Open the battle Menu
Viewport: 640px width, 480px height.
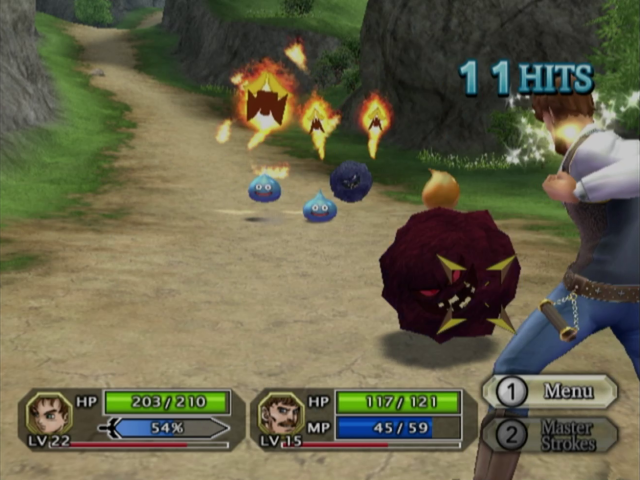[x=553, y=391]
